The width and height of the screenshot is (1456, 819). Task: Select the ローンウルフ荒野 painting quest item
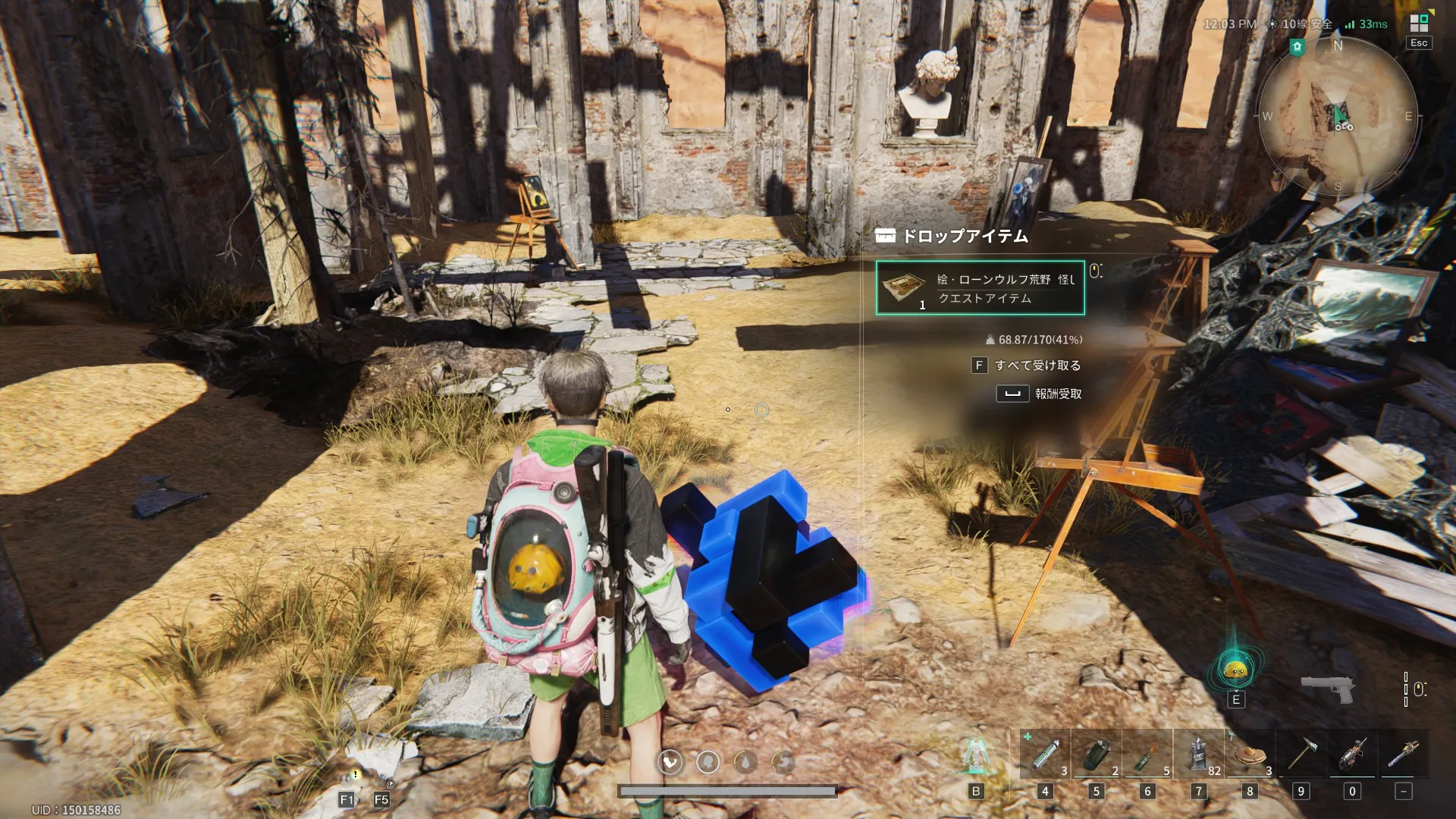[980, 288]
